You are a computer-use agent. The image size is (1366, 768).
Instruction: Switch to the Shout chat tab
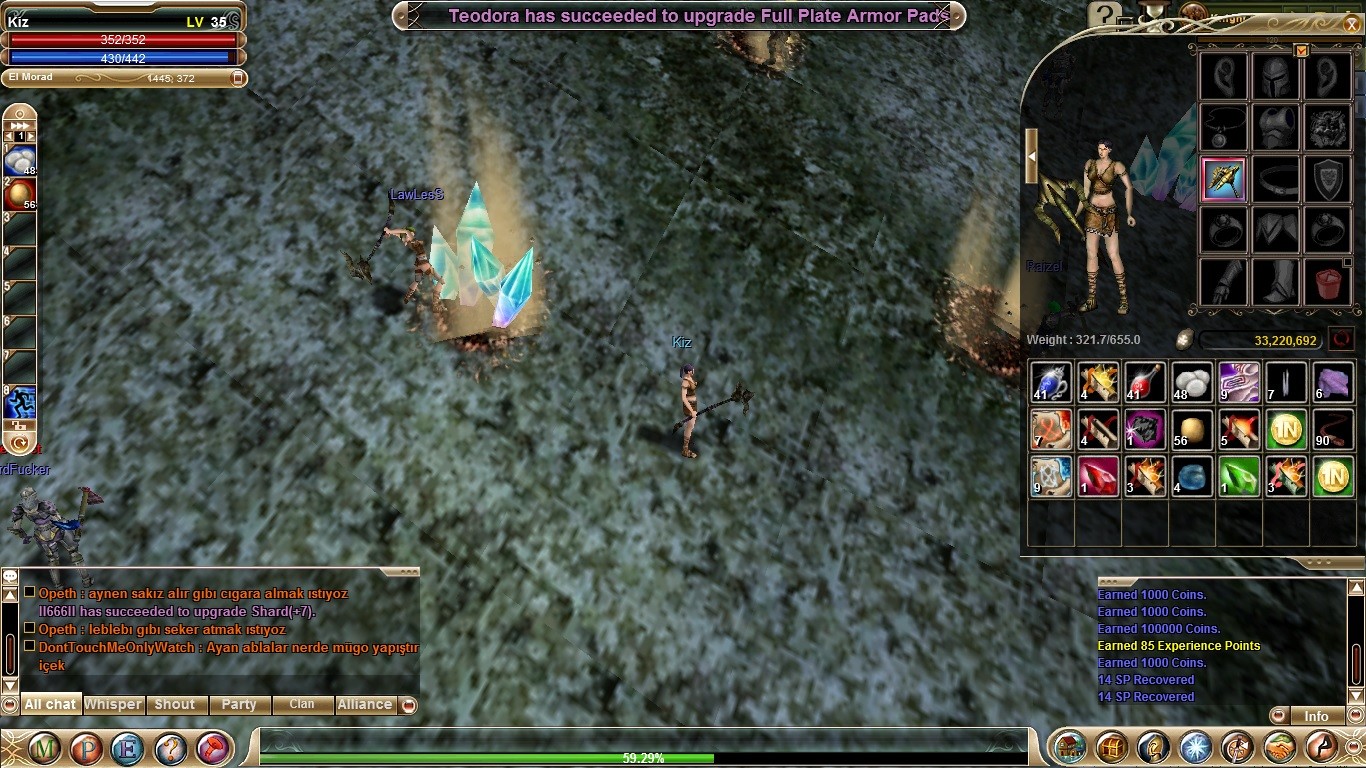175,704
